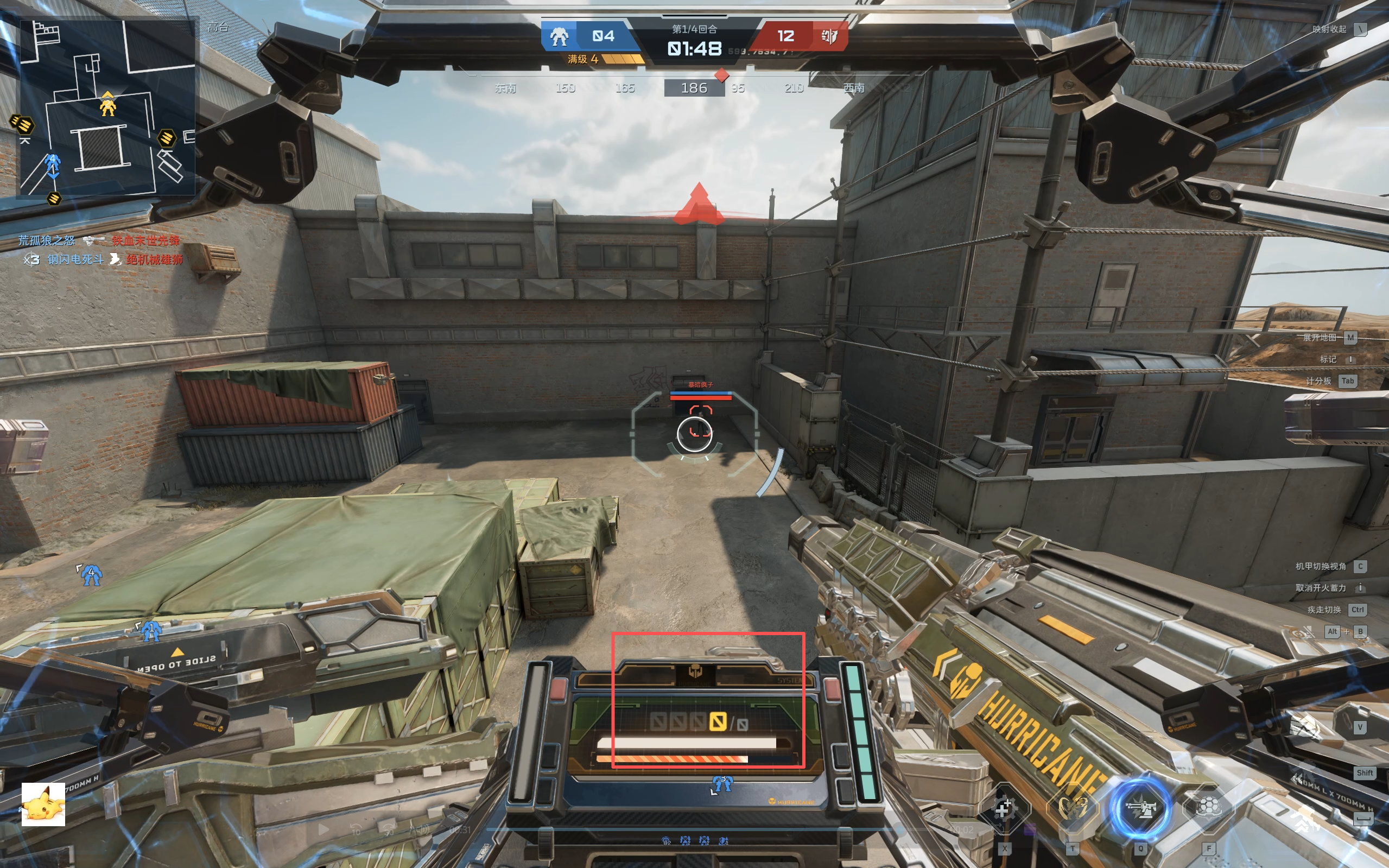The width and height of the screenshot is (1389, 868).
Task: Activate the gear-with-plus repair ability
Action: [1004, 809]
